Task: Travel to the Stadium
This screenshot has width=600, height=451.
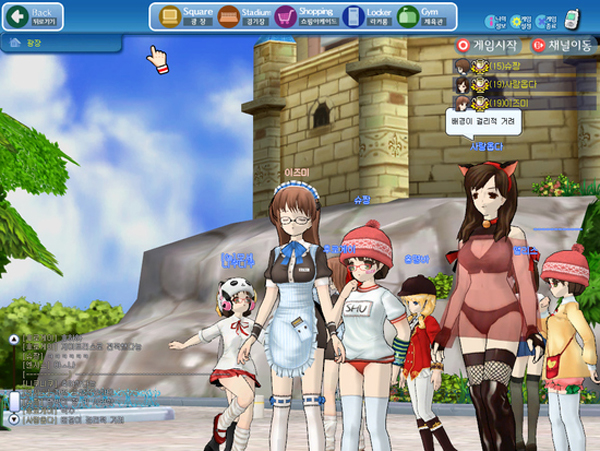Action: 244,16
